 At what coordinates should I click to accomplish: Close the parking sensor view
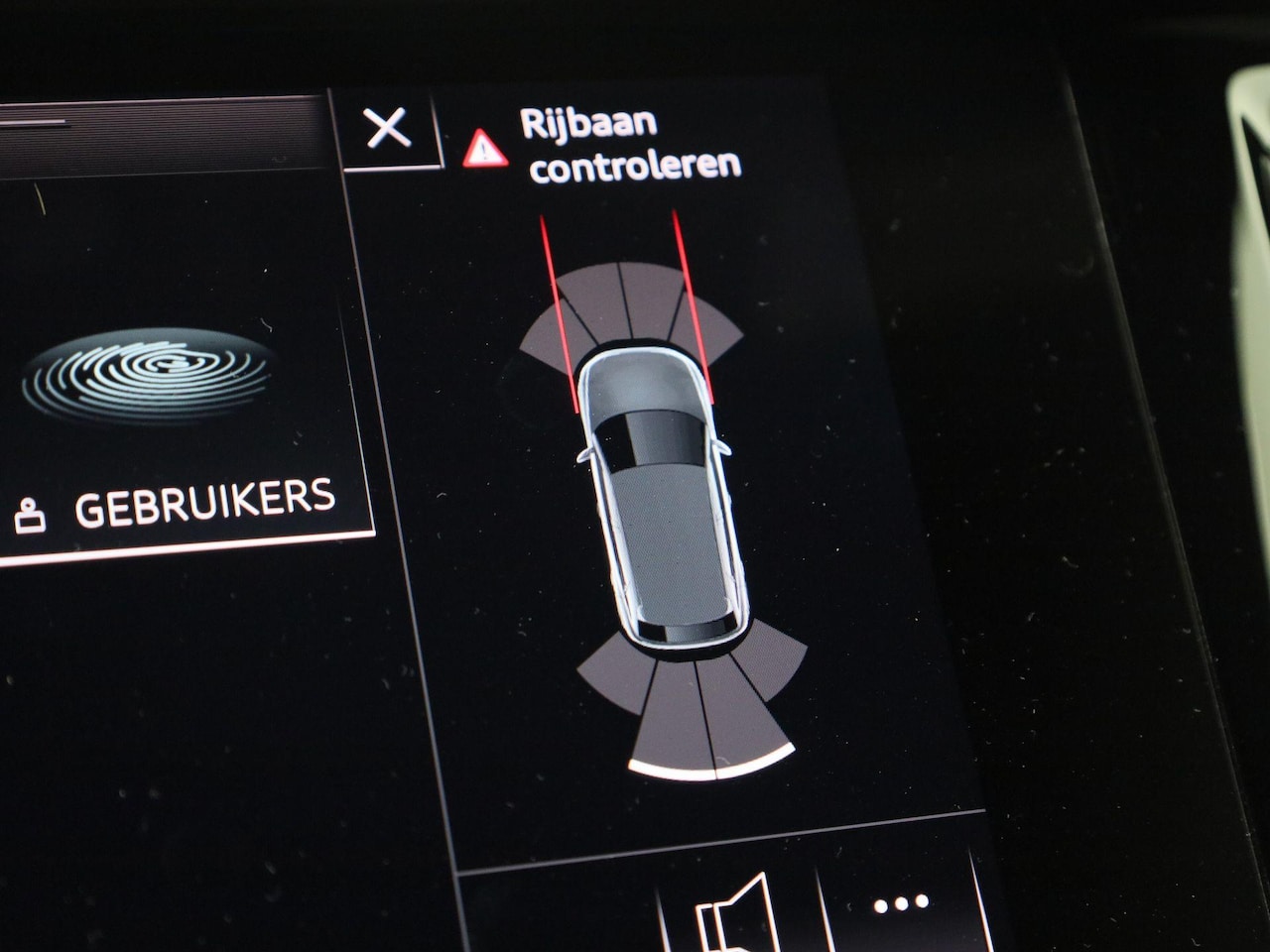[x=387, y=129]
